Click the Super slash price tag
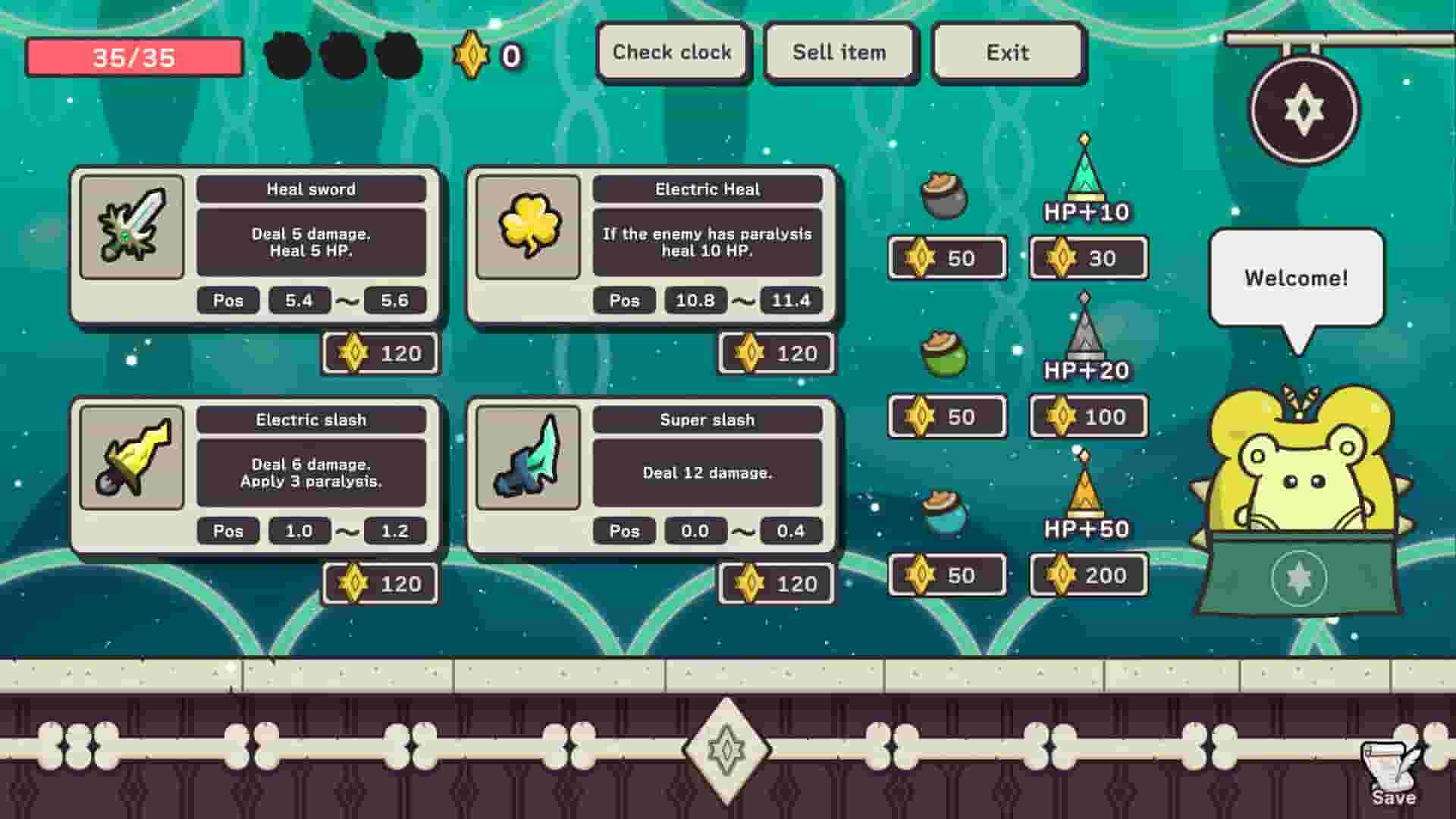The width and height of the screenshot is (1456, 819). coord(776,583)
